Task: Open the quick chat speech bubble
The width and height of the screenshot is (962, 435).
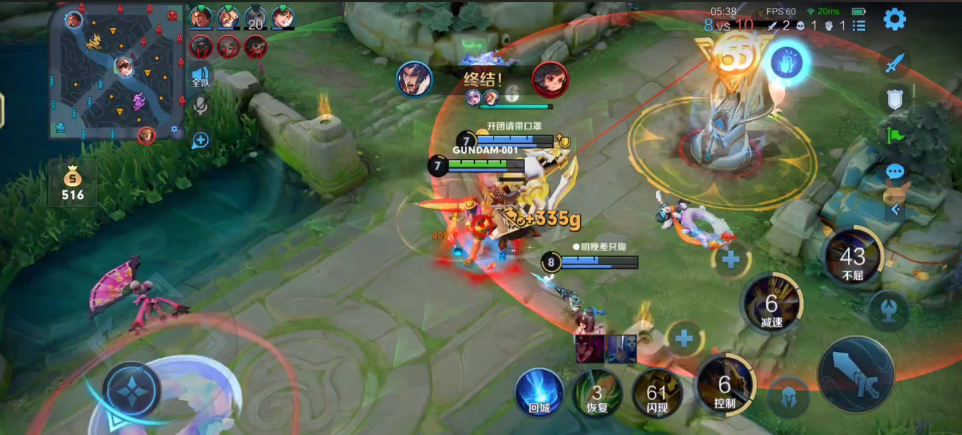Action: (x=894, y=172)
